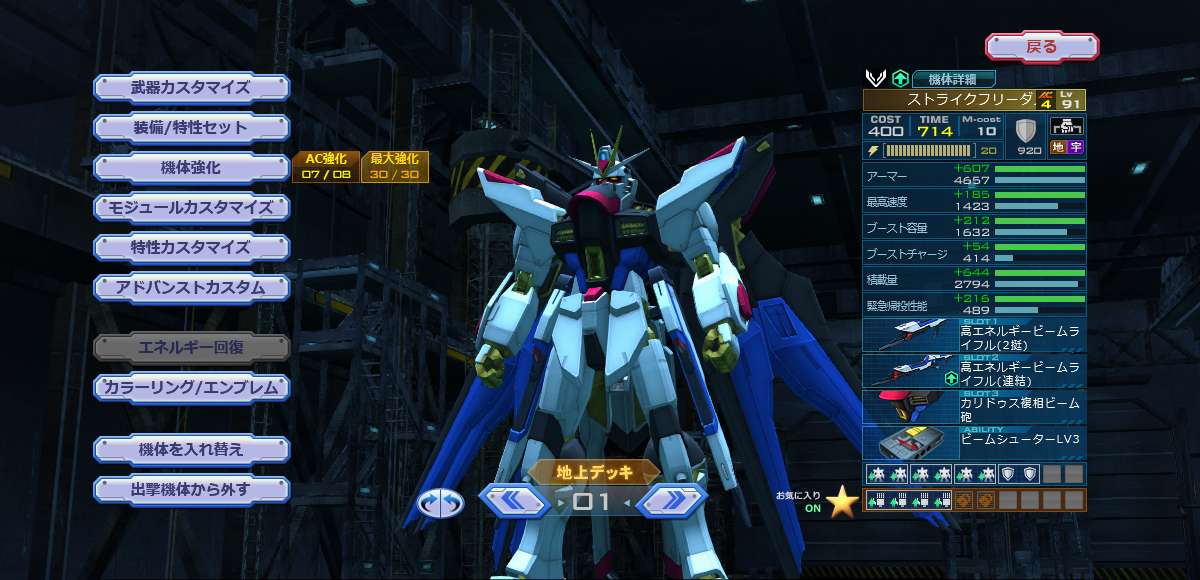Select slot 2 高エネルギービームライフル(連結)

pyautogui.click(x=974, y=371)
